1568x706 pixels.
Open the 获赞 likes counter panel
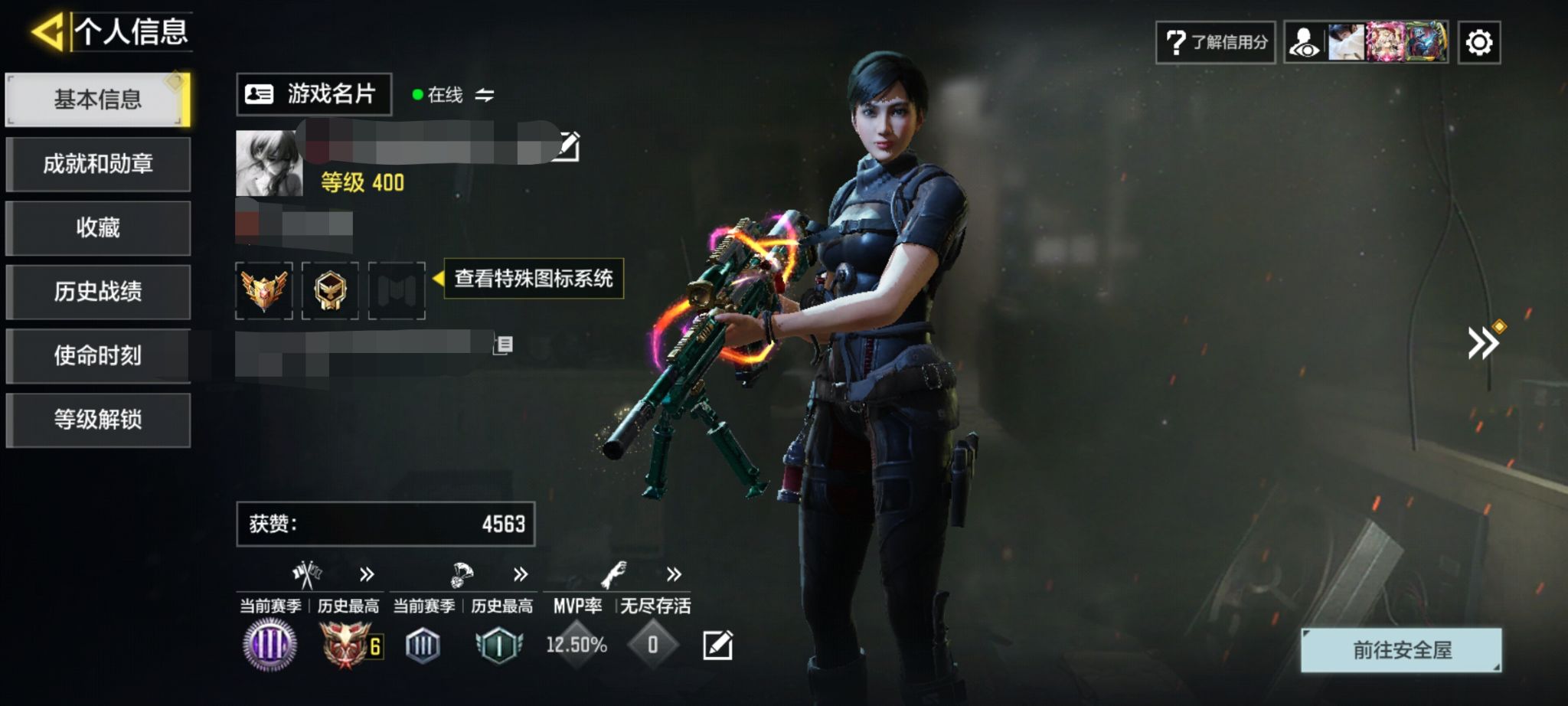click(x=385, y=525)
